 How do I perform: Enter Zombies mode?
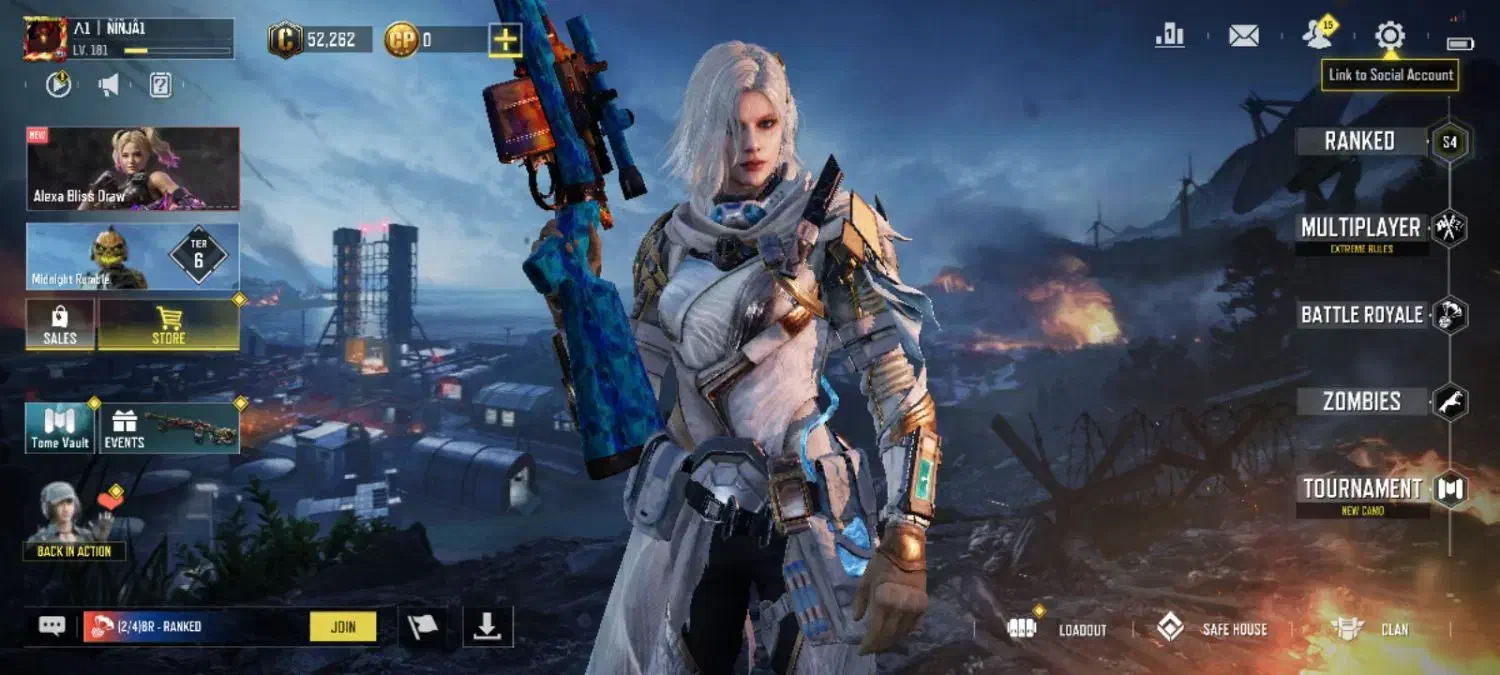coord(1361,402)
